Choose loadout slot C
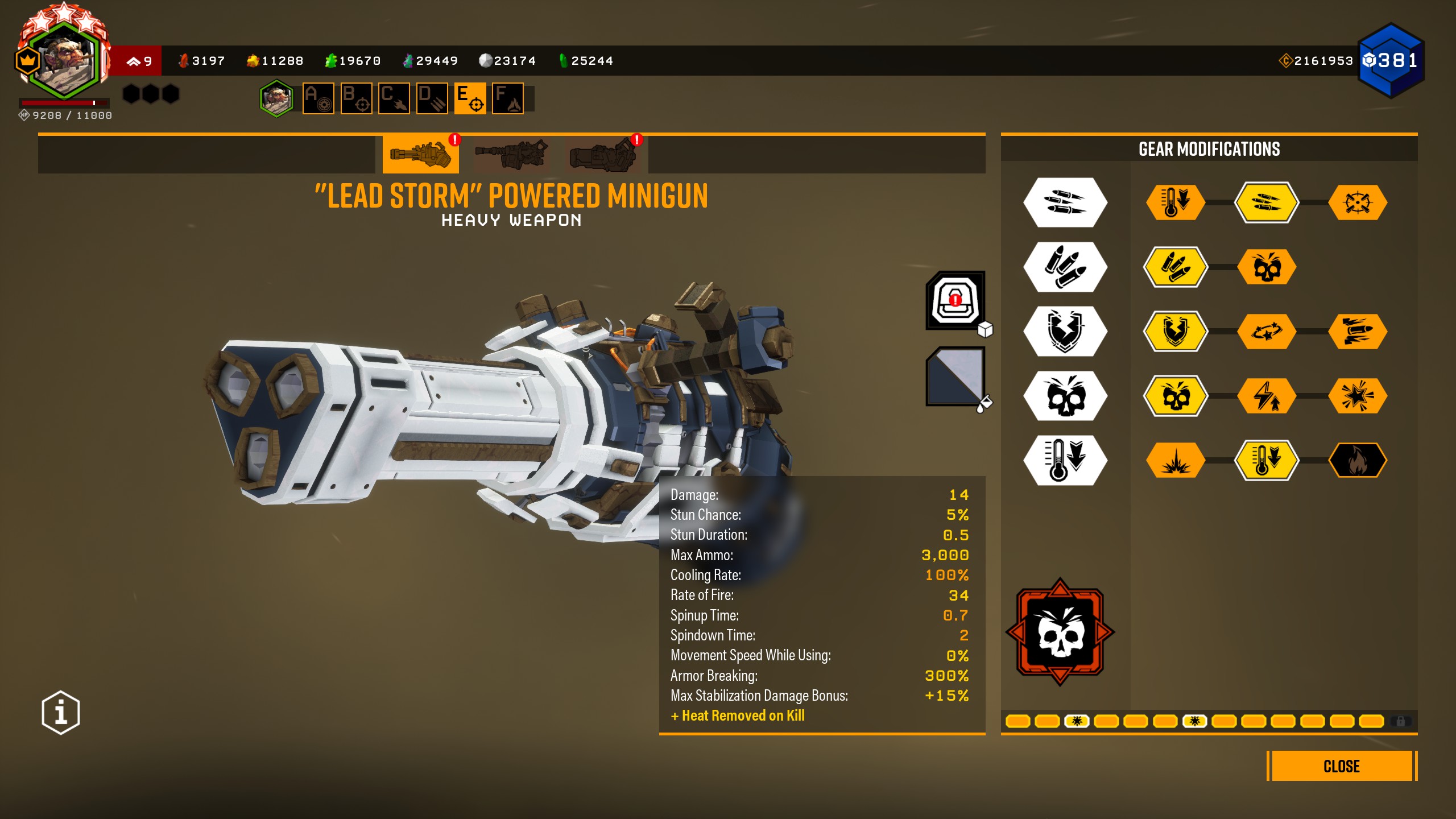The height and width of the screenshot is (819, 1456). coord(394,98)
